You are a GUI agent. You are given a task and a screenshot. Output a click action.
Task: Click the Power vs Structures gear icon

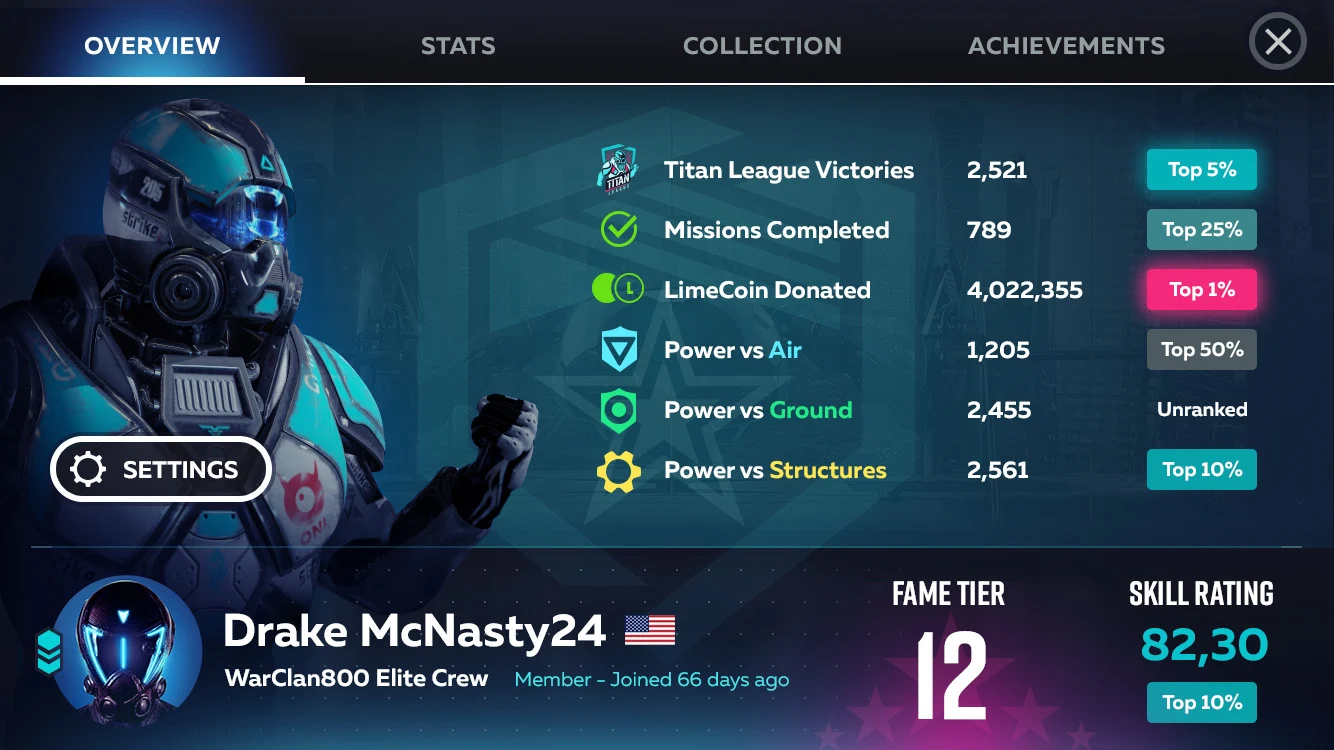[619, 470]
